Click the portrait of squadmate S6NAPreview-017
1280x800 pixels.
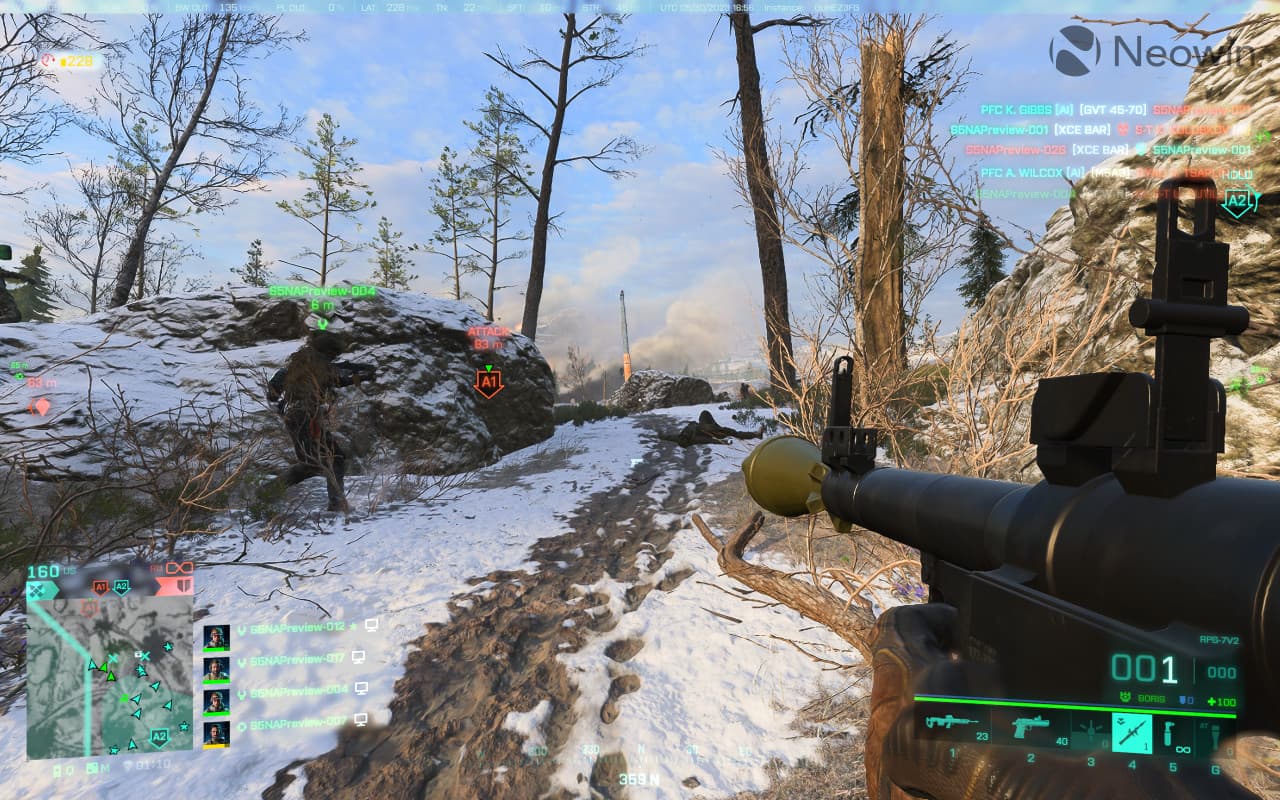(216, 670)
